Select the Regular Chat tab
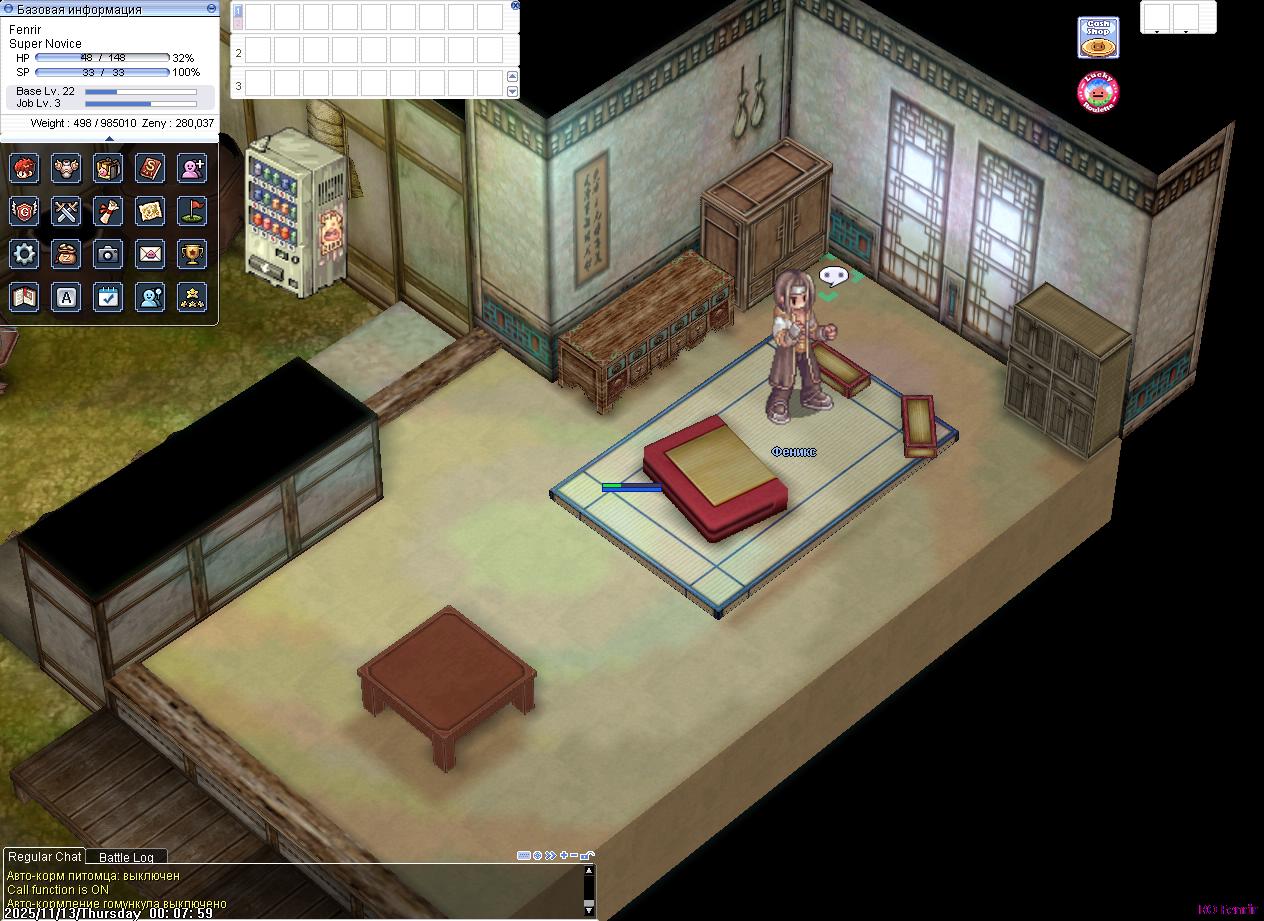The width and height of the screenshot is (1264, 921). (44, 856)
